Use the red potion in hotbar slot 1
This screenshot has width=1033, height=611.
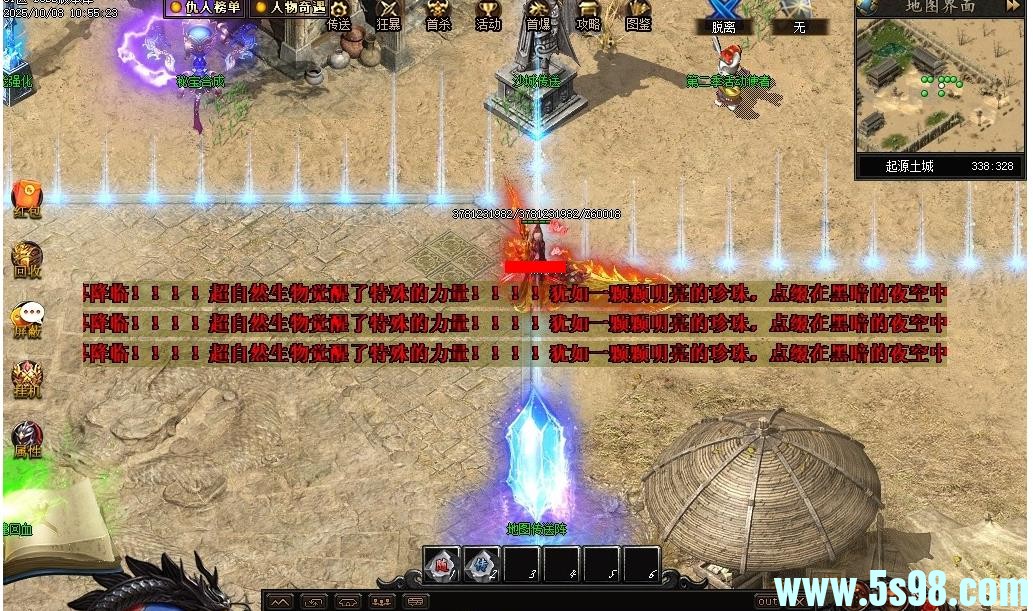(441, 566)
